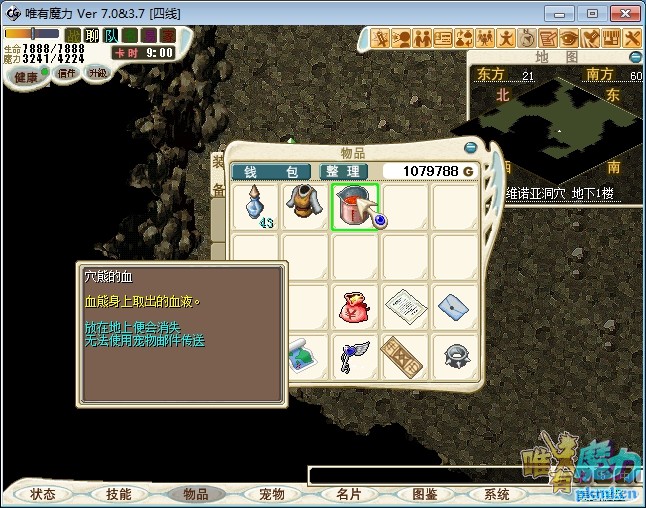Select the blue potion bottle slot
This screenshot has width=646, height=508.
(x=257, y=206)
